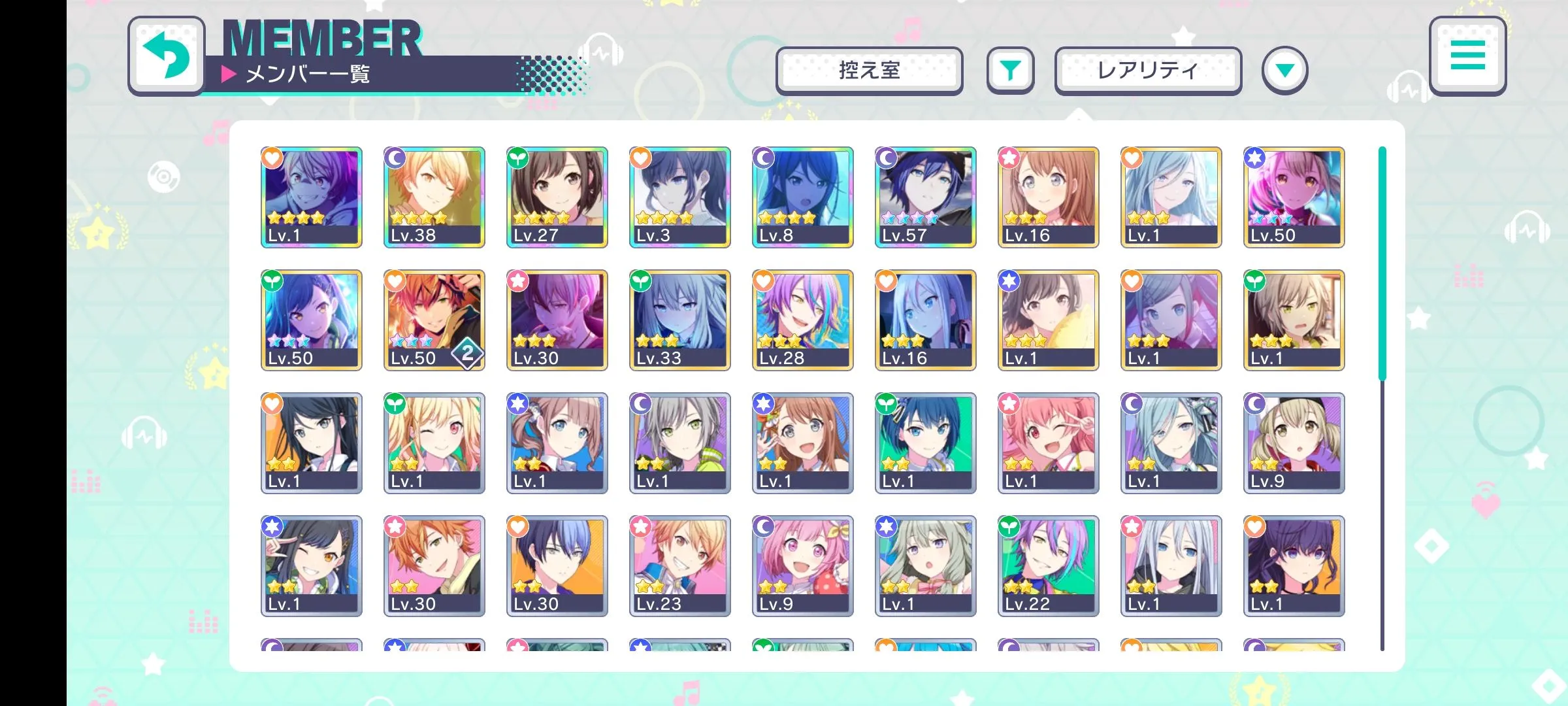Change the レアリティ sort option

click(1148, 71)
